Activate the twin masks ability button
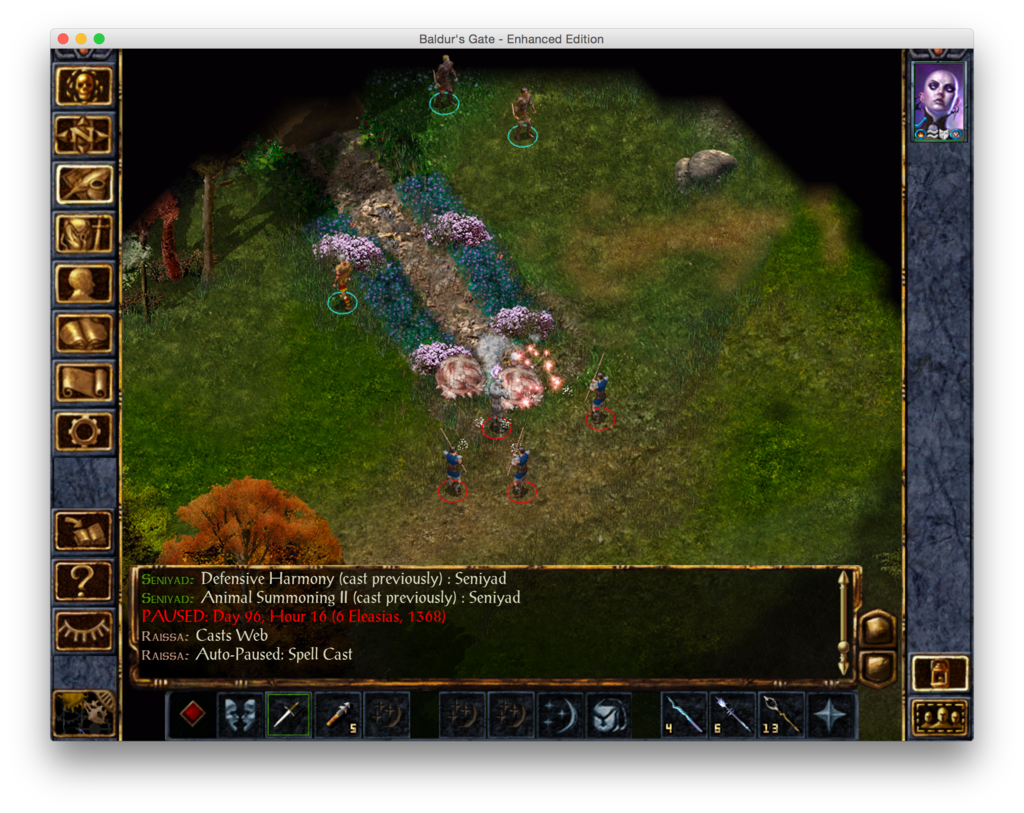The height and width of the screenshot is (813, 1024). coord(240,714)
